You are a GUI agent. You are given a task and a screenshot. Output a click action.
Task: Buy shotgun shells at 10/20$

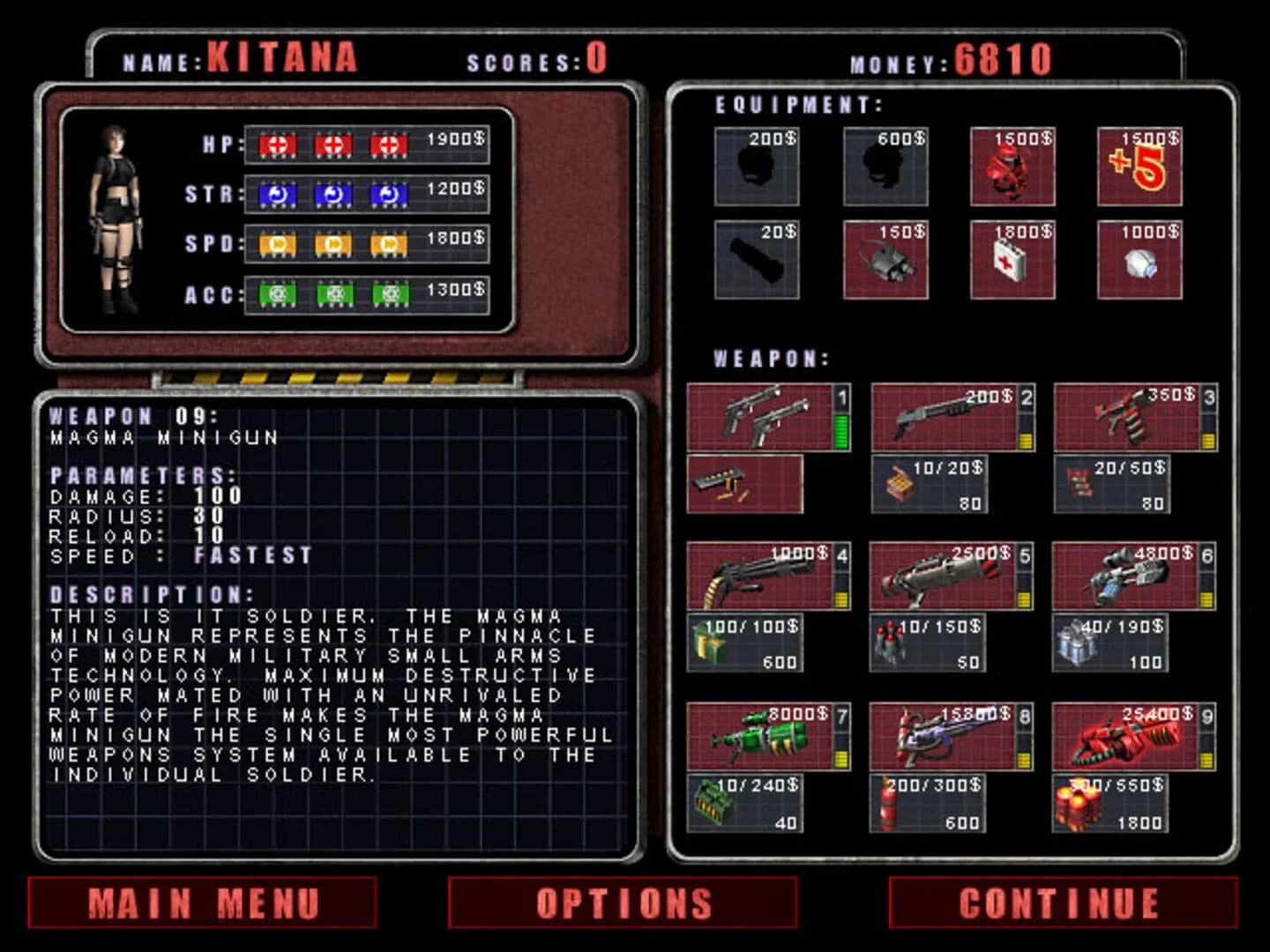(x=930, y=483)
